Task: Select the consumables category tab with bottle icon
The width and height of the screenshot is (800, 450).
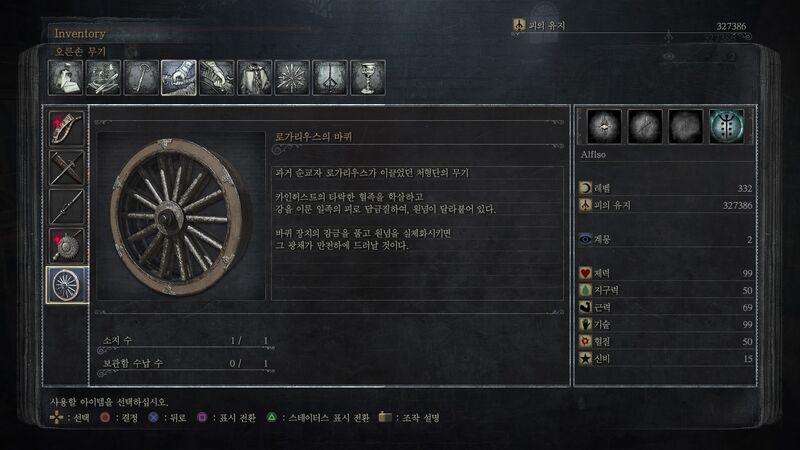Action: 65,77
